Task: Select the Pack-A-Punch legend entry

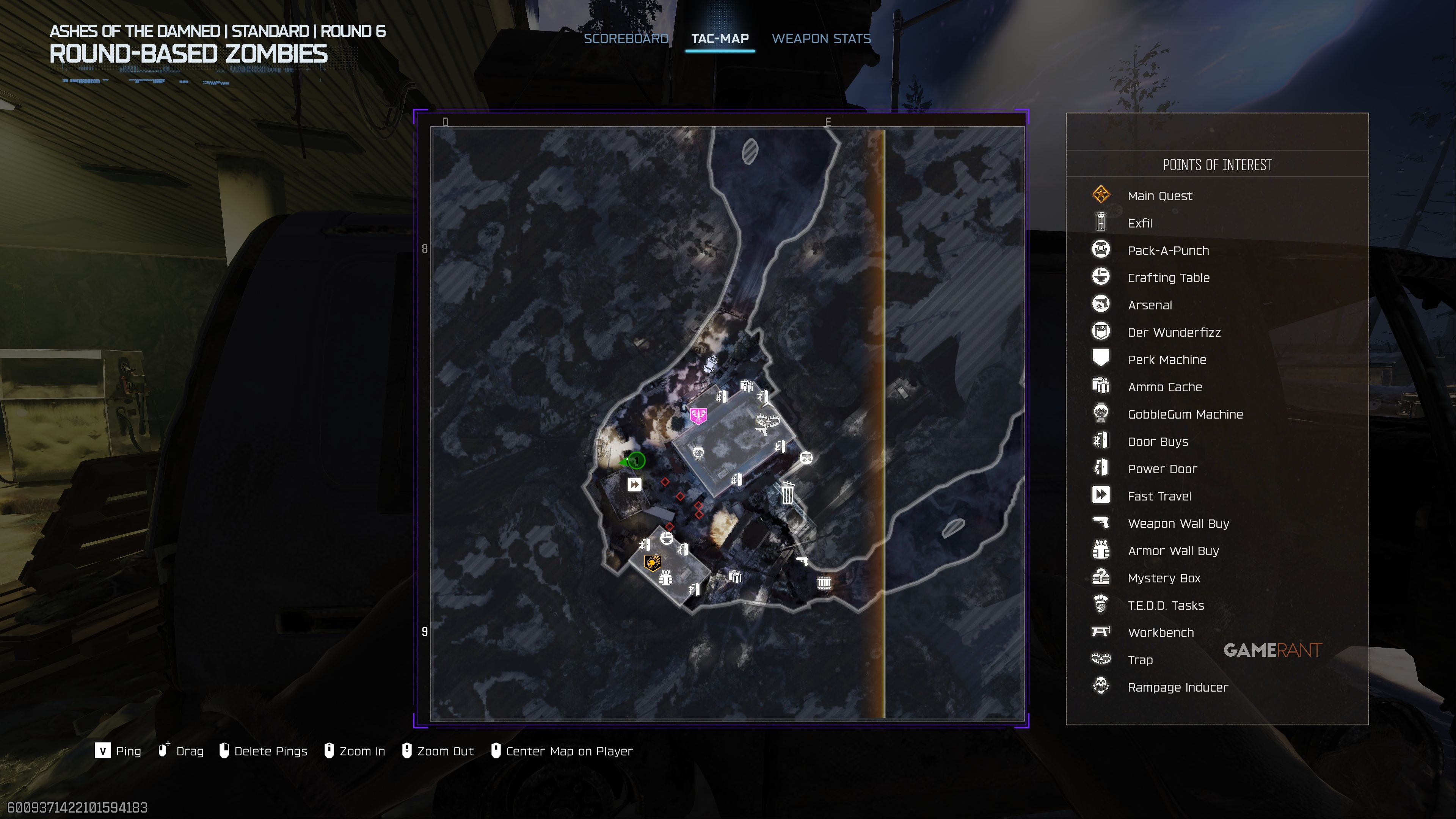Action: [1168, 250]
